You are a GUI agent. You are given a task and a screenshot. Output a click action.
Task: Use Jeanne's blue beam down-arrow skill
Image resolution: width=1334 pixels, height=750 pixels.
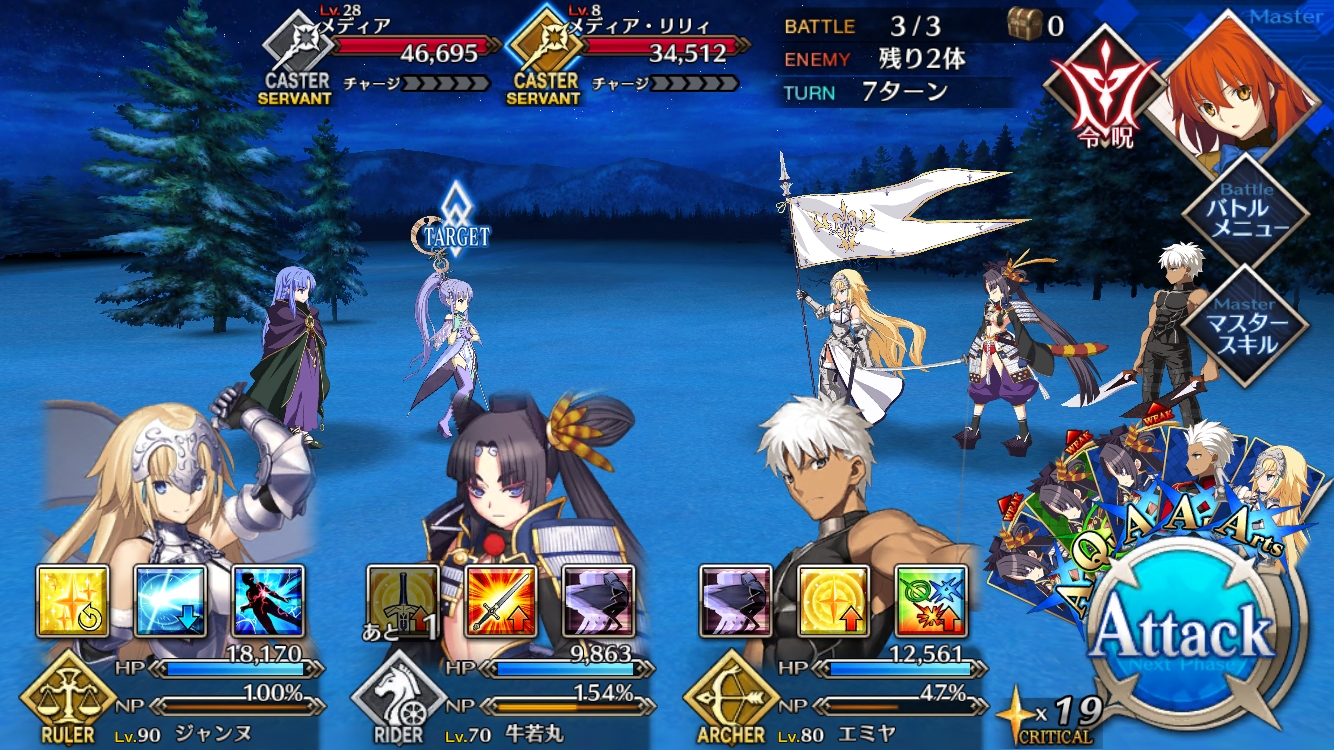tap(171, 601)
